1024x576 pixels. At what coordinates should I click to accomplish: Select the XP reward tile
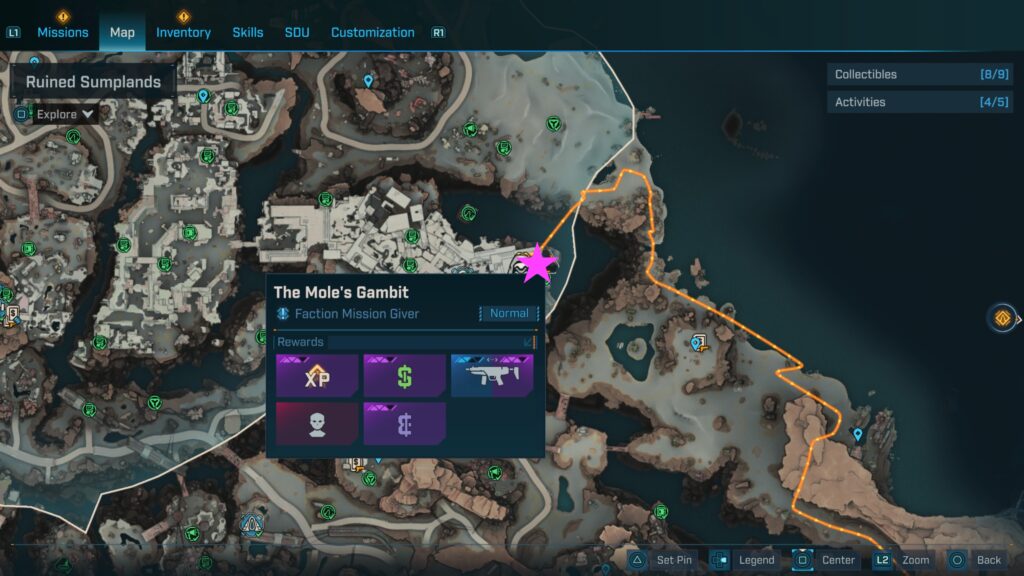click(316, 375)
